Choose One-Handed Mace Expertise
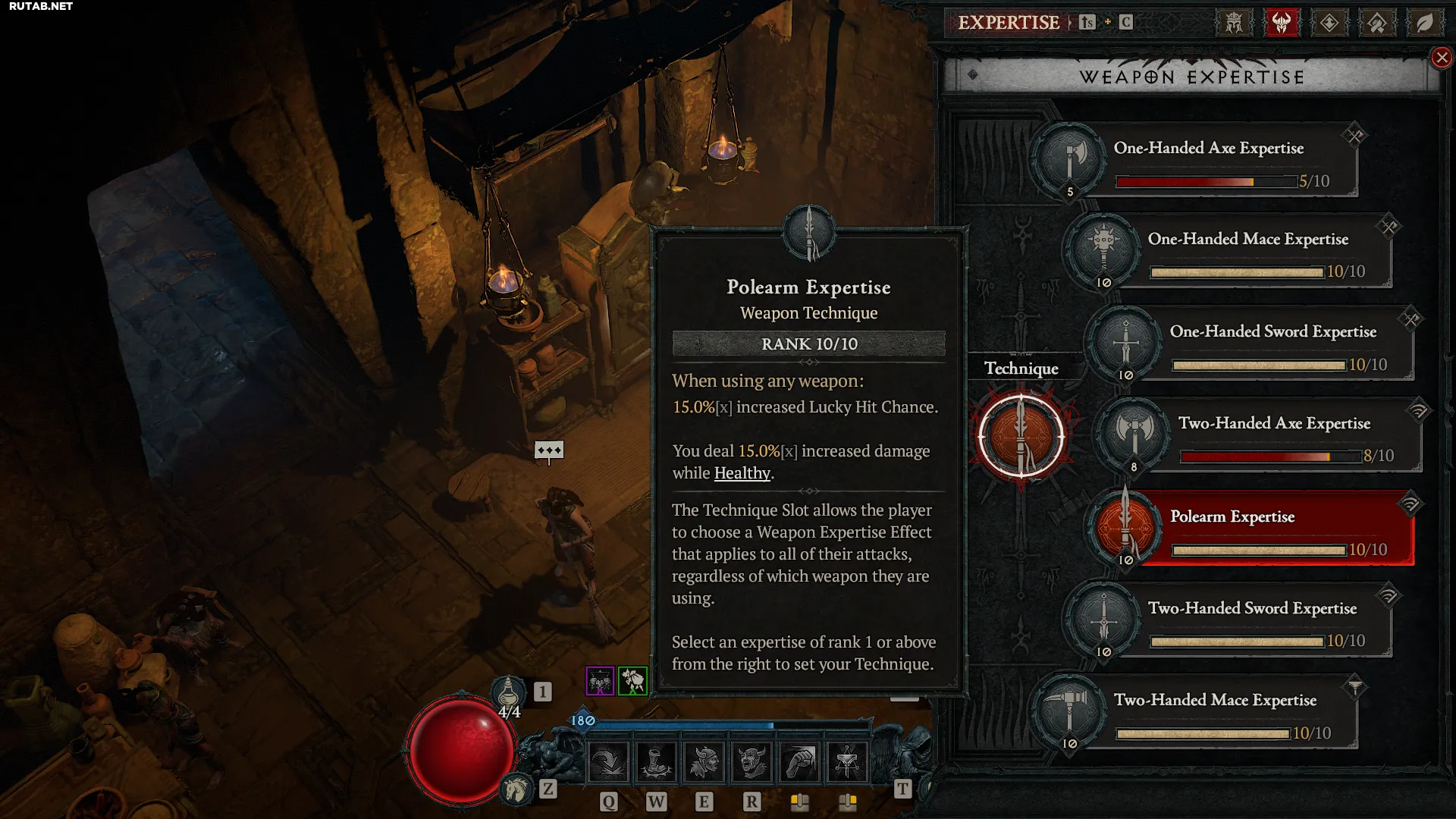1456x819 pixels. (1247, 251)
